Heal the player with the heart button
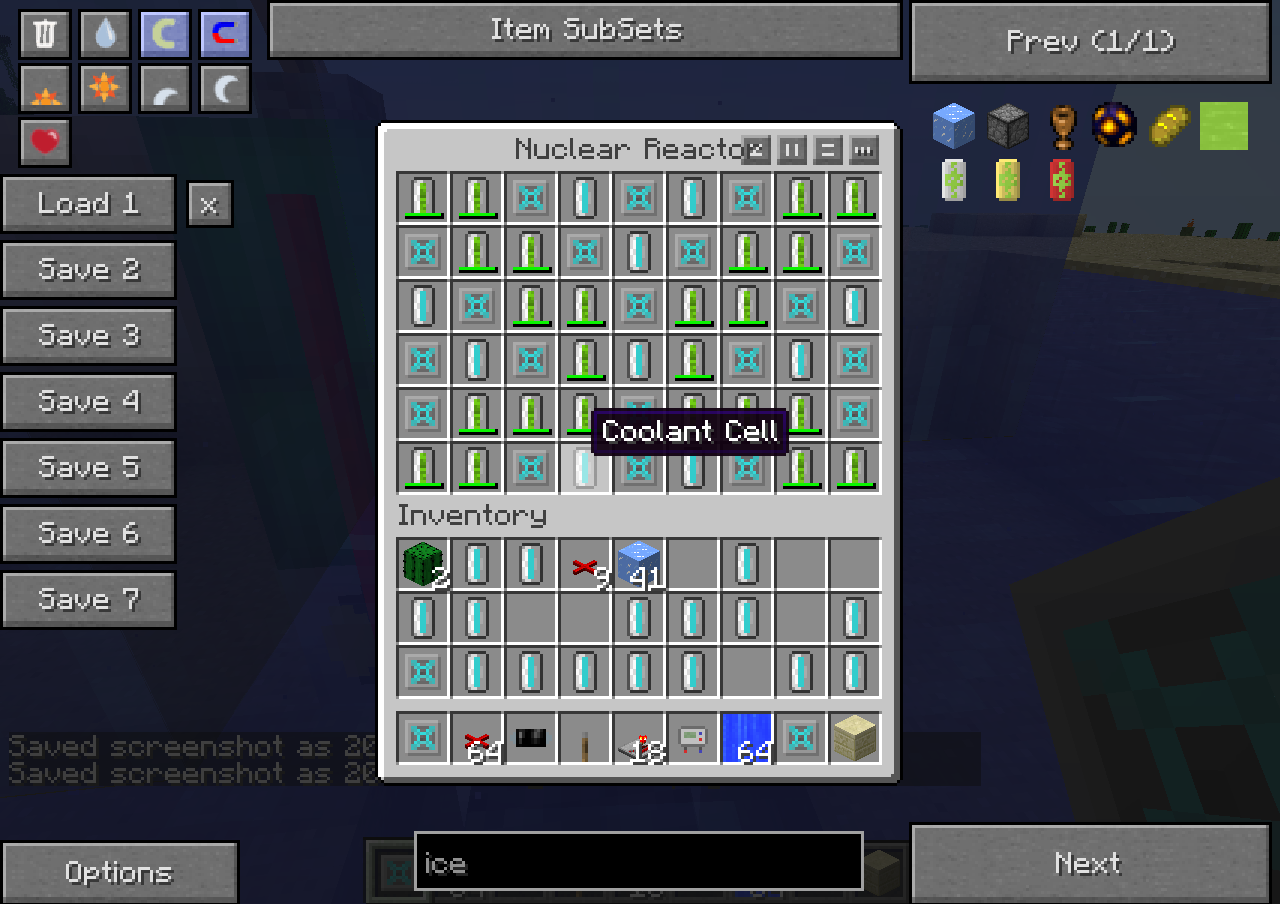The height and width of the screenshot is (904, 1280). point(44,142)
